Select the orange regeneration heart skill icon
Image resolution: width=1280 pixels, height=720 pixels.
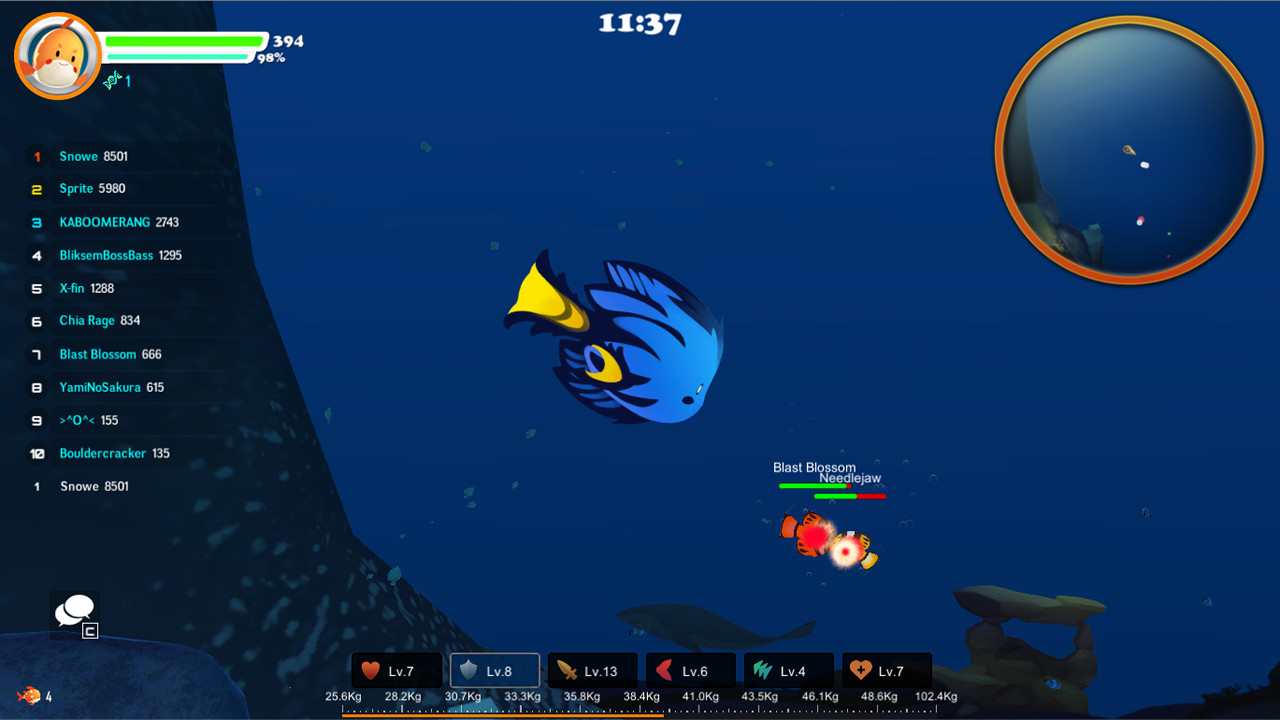pyautogui.click(x=886, y=670)
